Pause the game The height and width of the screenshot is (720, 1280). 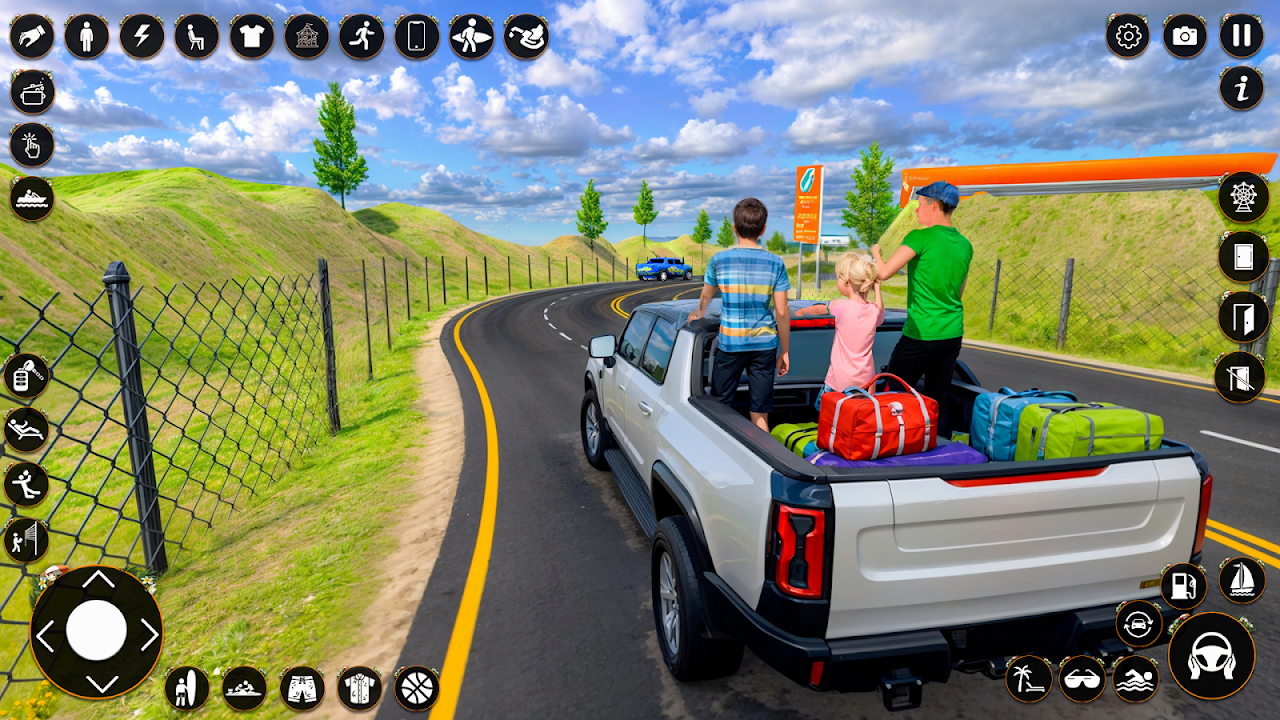[x=1241, y=37]
